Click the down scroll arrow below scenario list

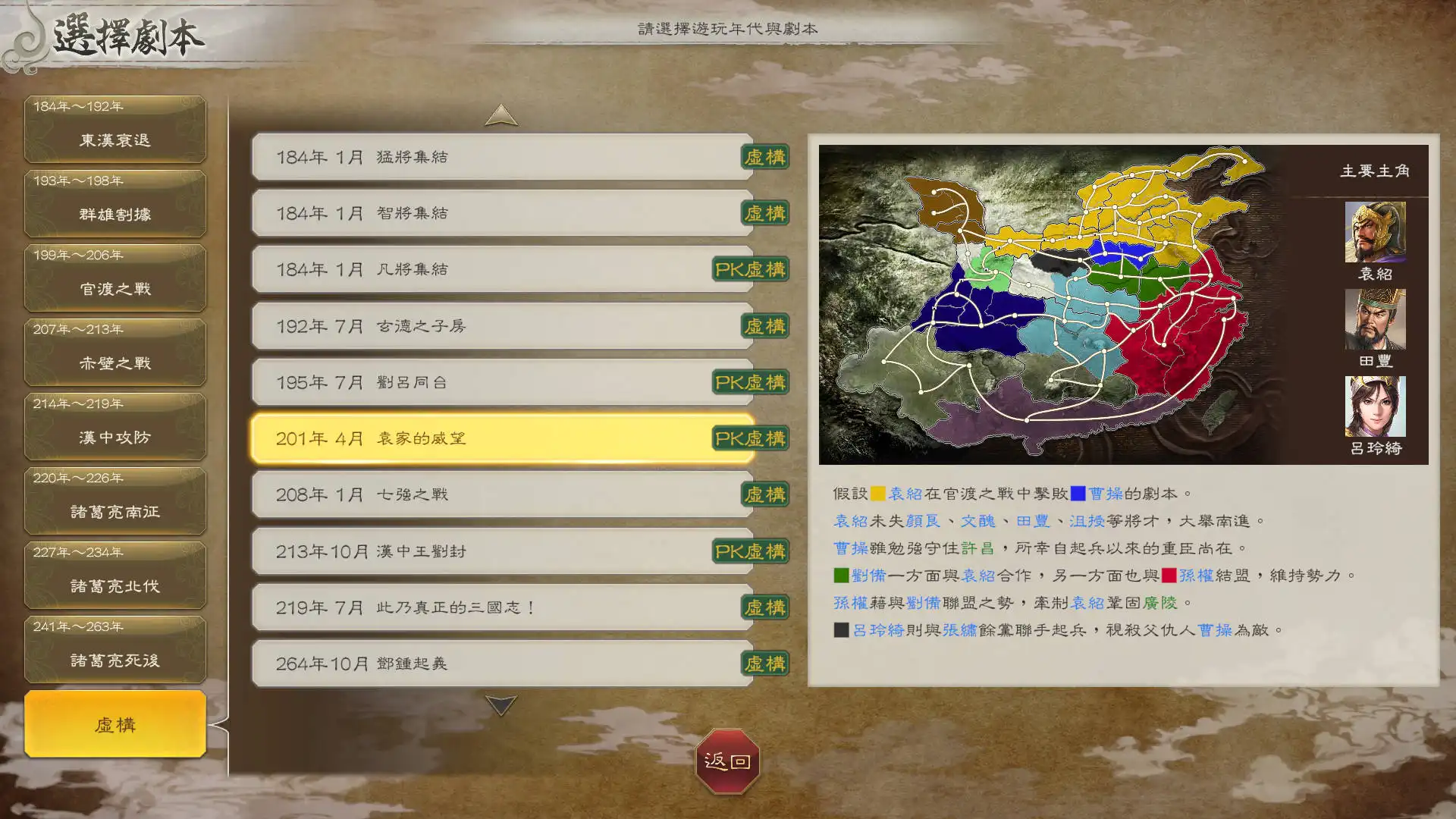500,707
